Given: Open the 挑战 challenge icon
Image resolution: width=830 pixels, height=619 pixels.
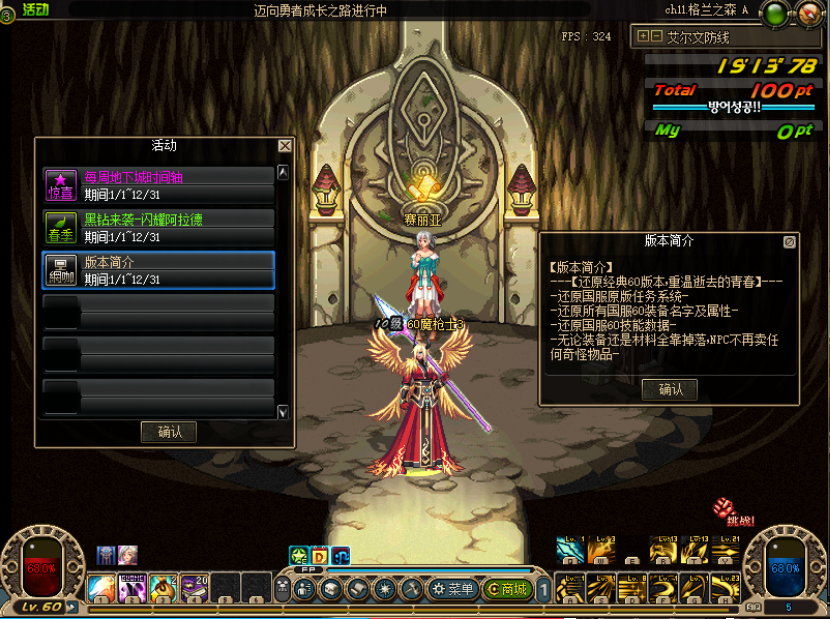Looking at the screenshot, I should click(x=726, y=509).
